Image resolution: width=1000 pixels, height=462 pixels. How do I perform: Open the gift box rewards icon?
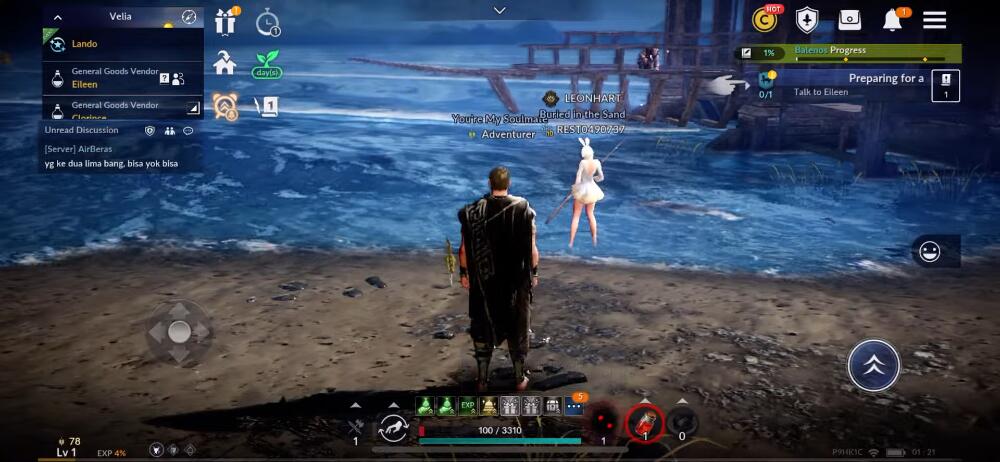click(x=226, y=21)
